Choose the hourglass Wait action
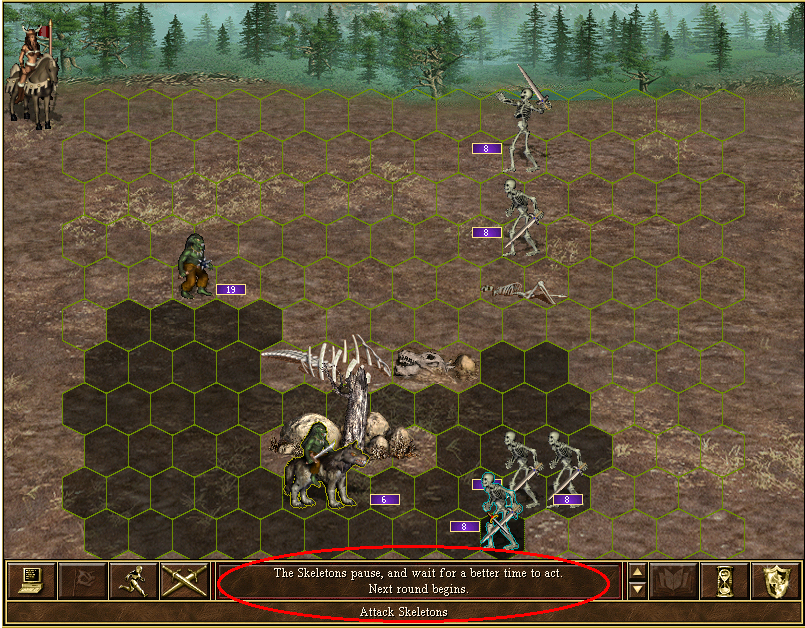This screenshot has height=628, width=805. 723,580
